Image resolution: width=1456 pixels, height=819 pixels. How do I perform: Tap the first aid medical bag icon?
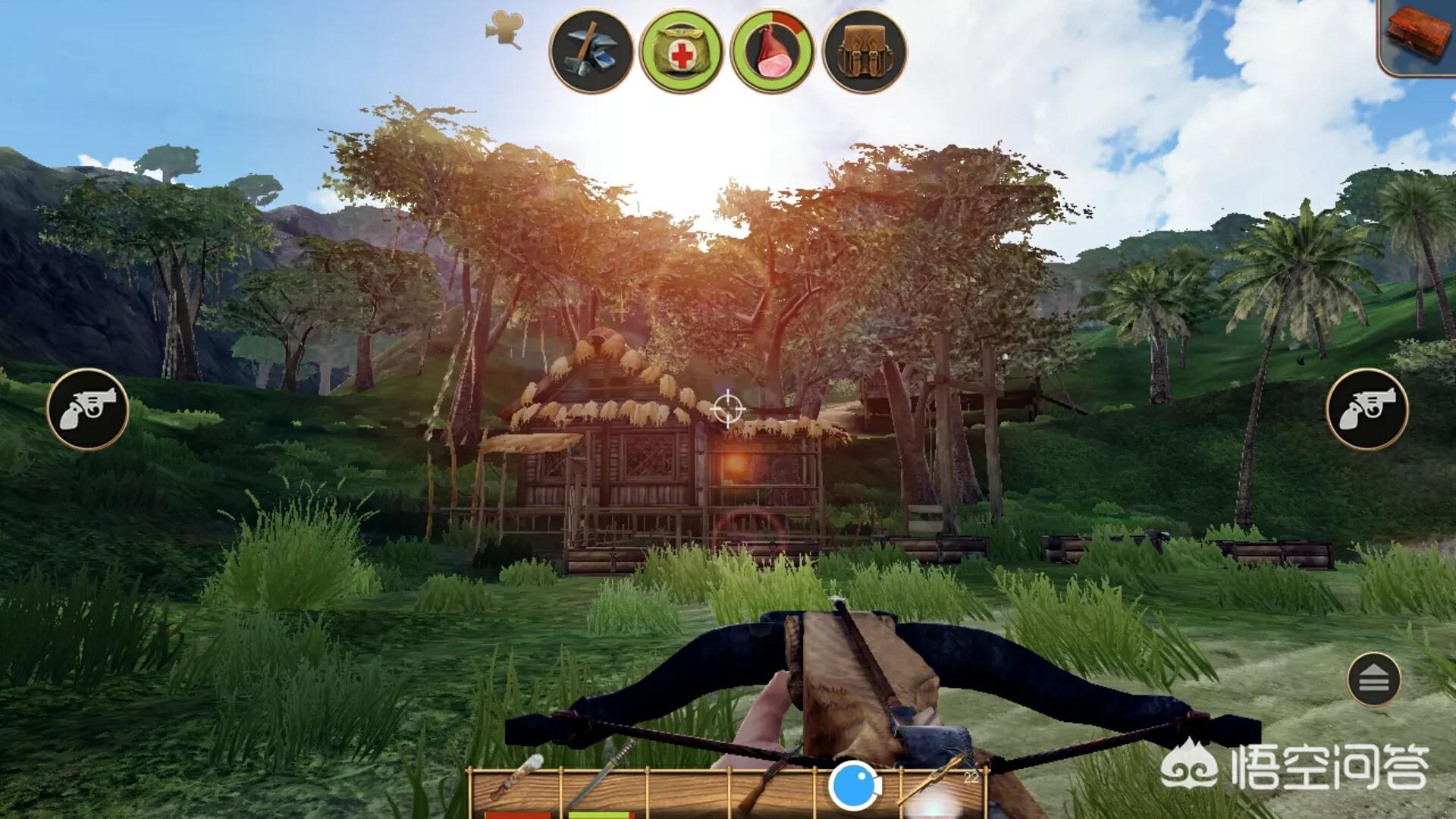tap(682, 51)
